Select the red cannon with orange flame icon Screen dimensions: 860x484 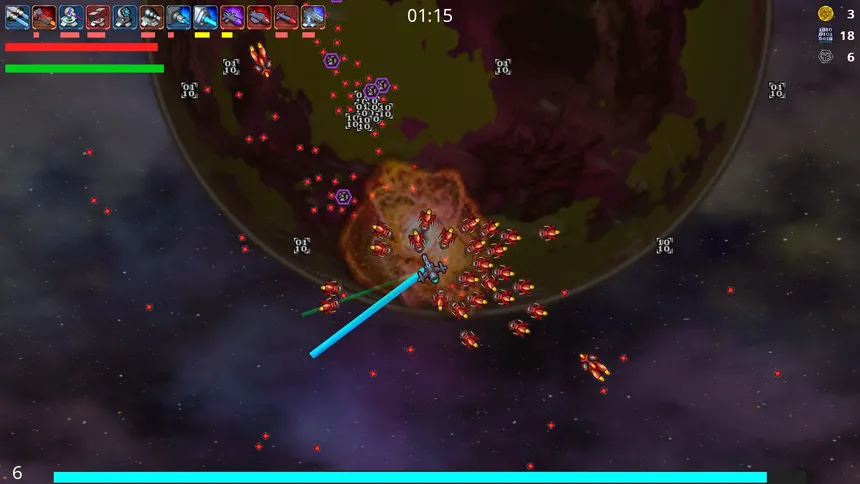pyautogui.click(x=44, y=16)
